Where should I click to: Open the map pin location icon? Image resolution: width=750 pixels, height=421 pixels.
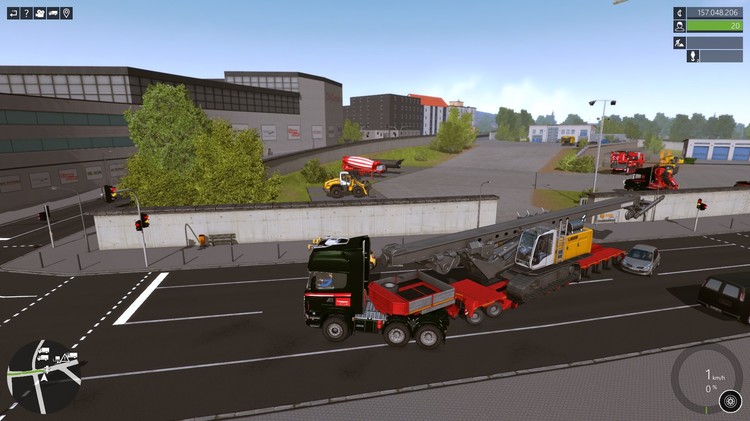pyautogui.click(x=67, y=13)
